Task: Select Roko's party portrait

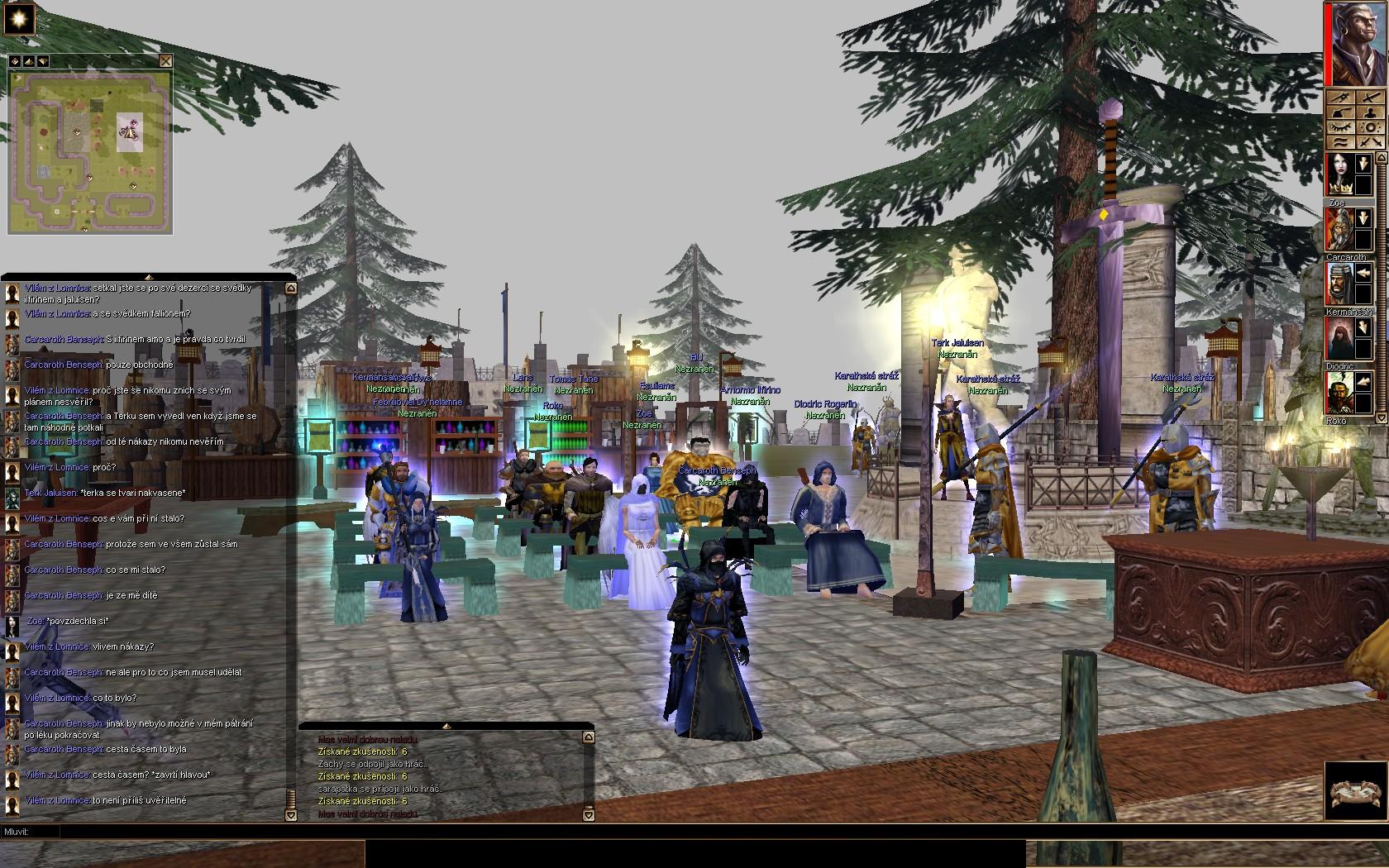Action: pos(1338,393)
